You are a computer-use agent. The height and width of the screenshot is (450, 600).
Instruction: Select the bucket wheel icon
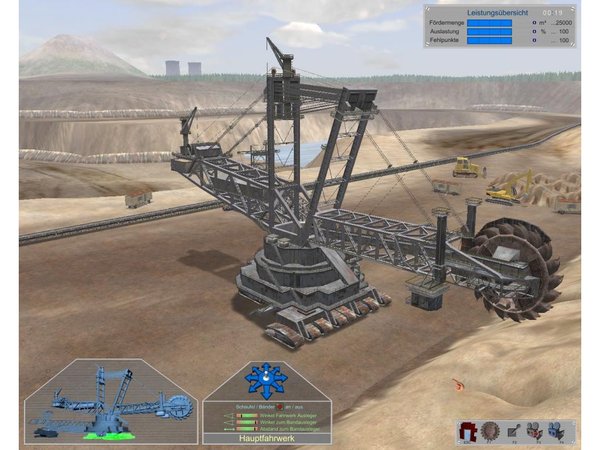491,430
